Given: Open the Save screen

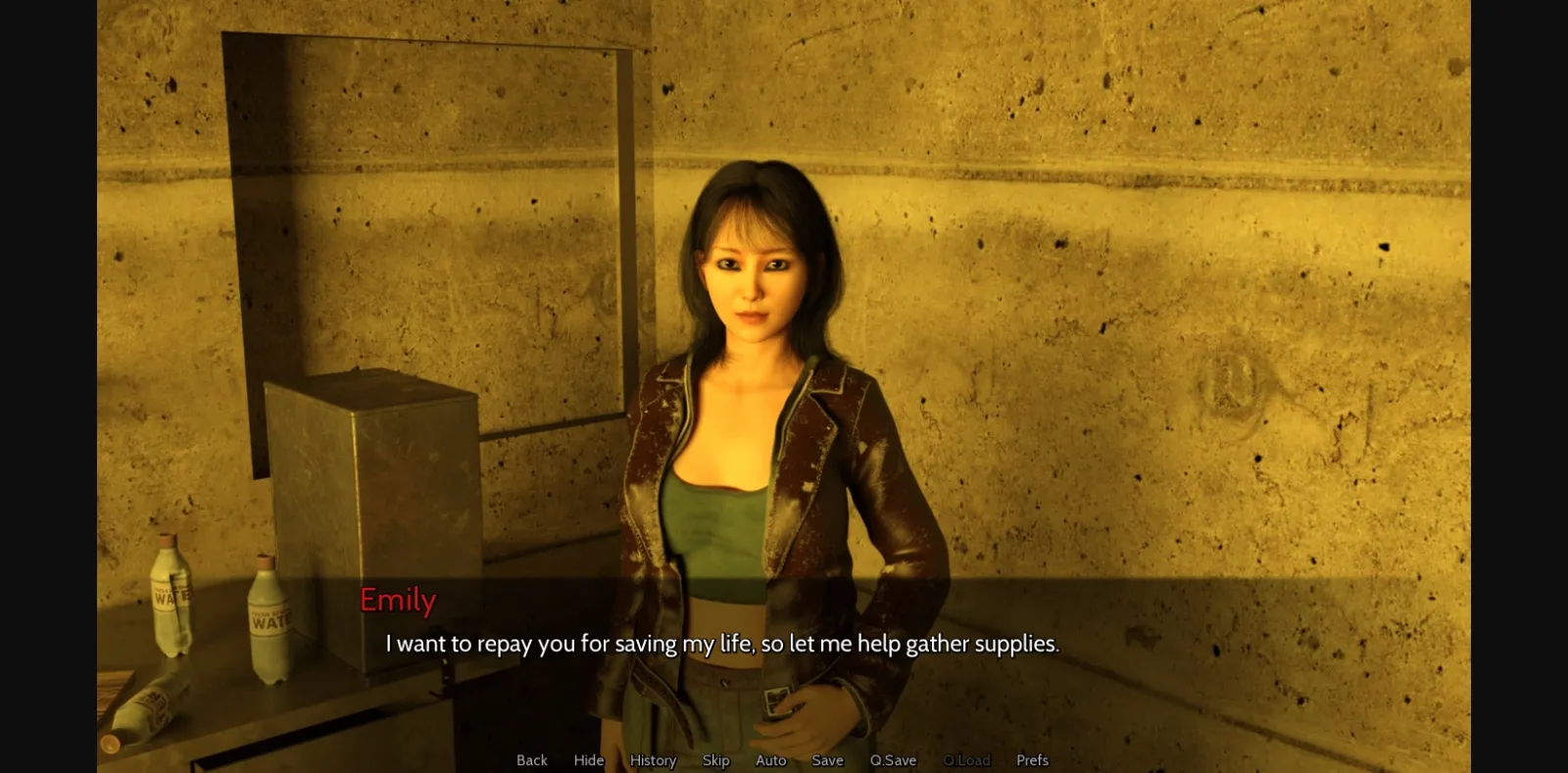Looking at the screenshot, I should [827, 760].
